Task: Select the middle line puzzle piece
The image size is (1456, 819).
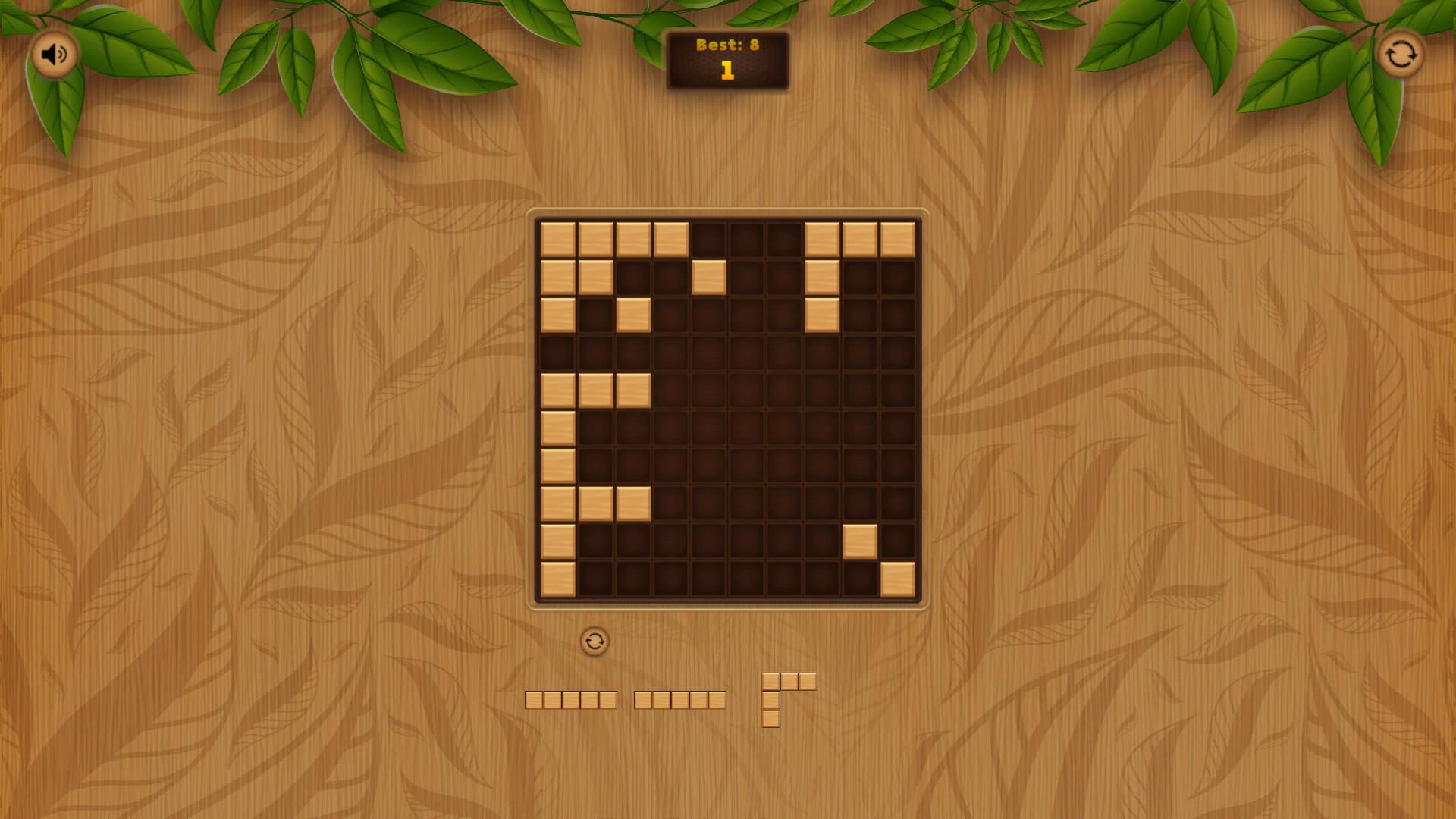Action: [681, 698]
